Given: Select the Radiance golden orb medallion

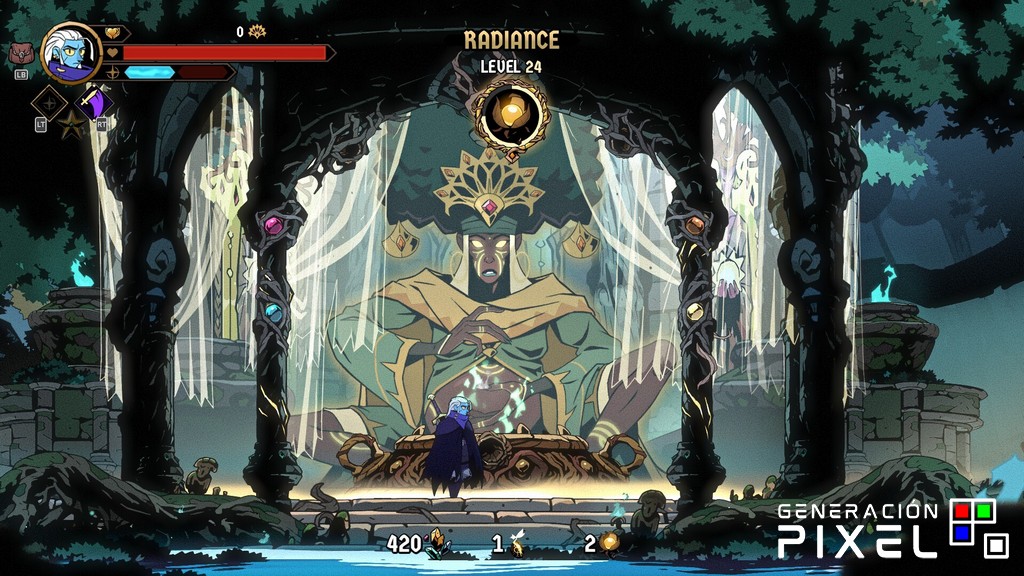Looking at the screenshot, I should 512,115.
